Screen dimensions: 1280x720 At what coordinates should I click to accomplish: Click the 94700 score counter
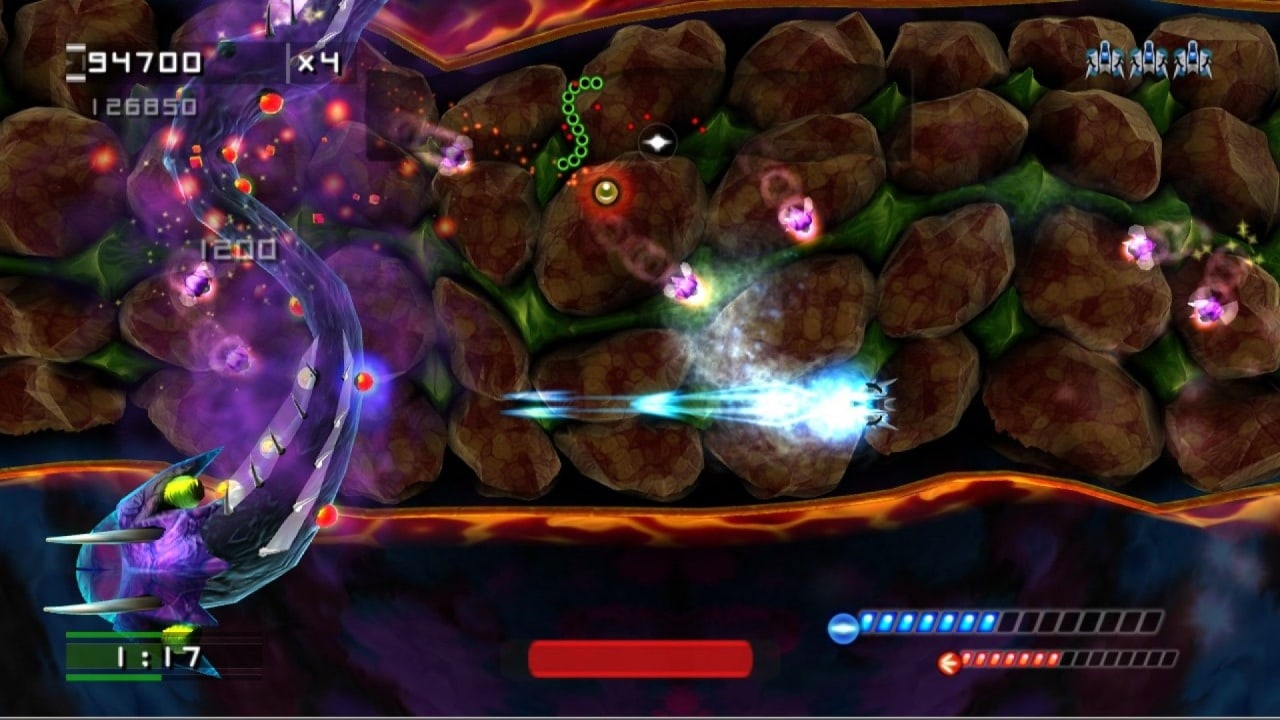click(146, 62)
